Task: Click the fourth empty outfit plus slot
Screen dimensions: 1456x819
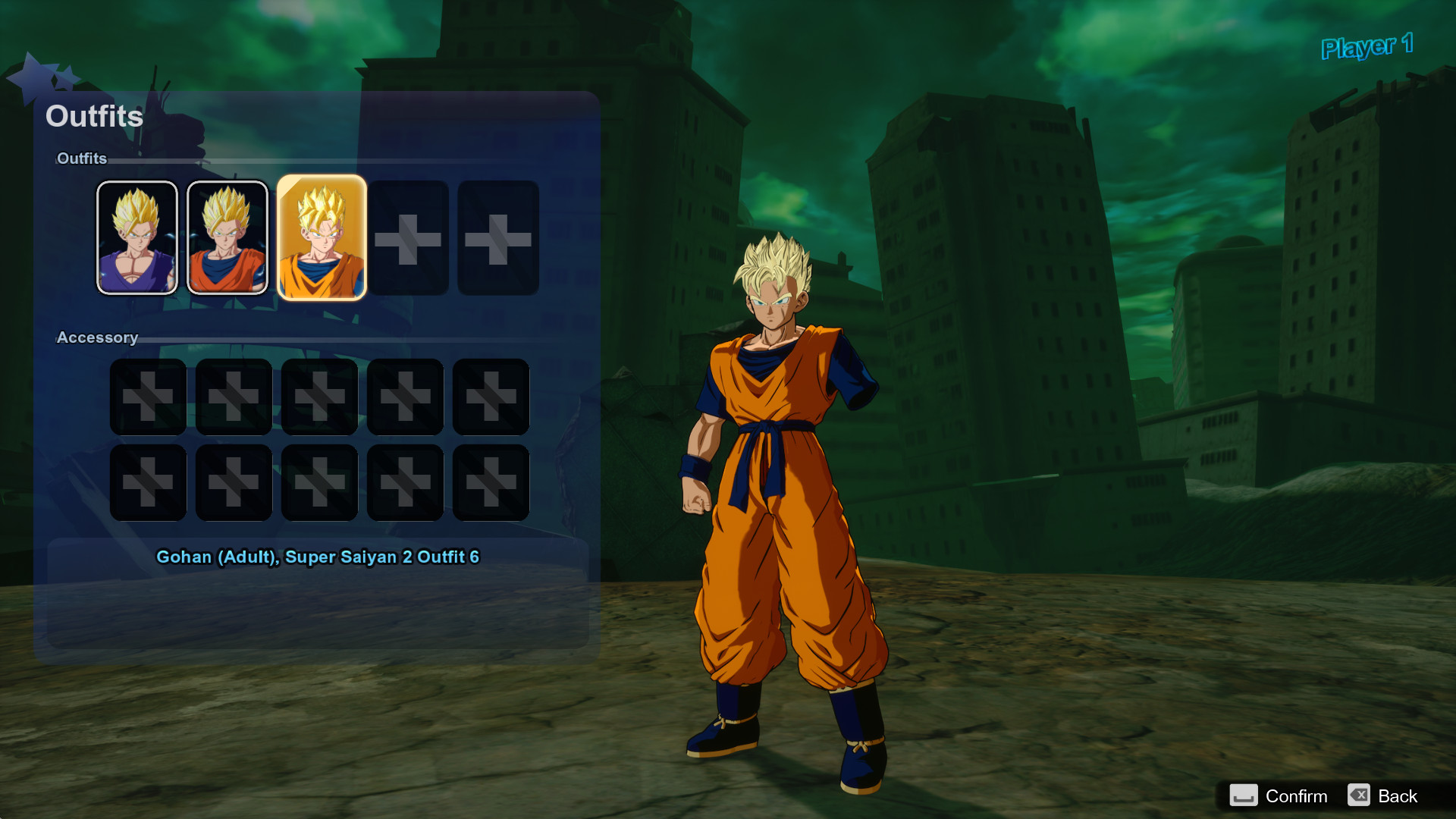Action: click(410, 238)
